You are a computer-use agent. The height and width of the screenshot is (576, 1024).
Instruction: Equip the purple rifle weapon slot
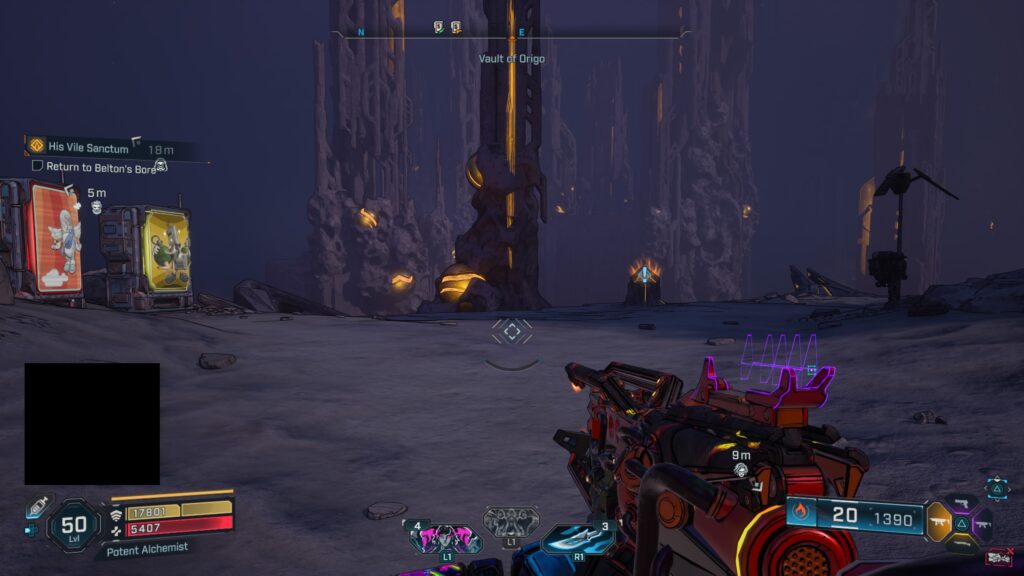click(x=982, y=523)
